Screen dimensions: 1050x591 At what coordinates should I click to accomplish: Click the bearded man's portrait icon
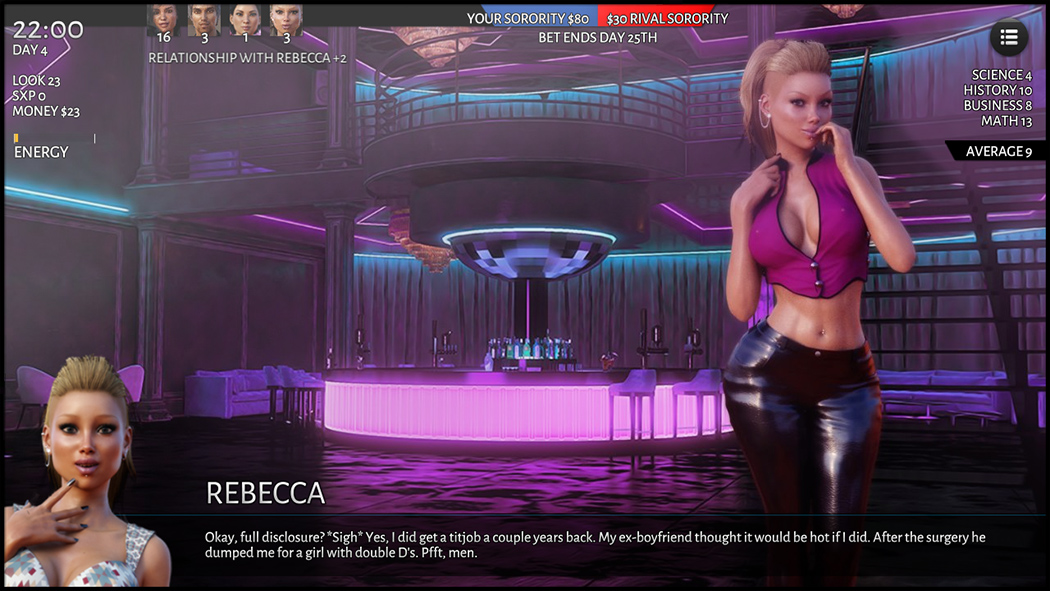204,18
